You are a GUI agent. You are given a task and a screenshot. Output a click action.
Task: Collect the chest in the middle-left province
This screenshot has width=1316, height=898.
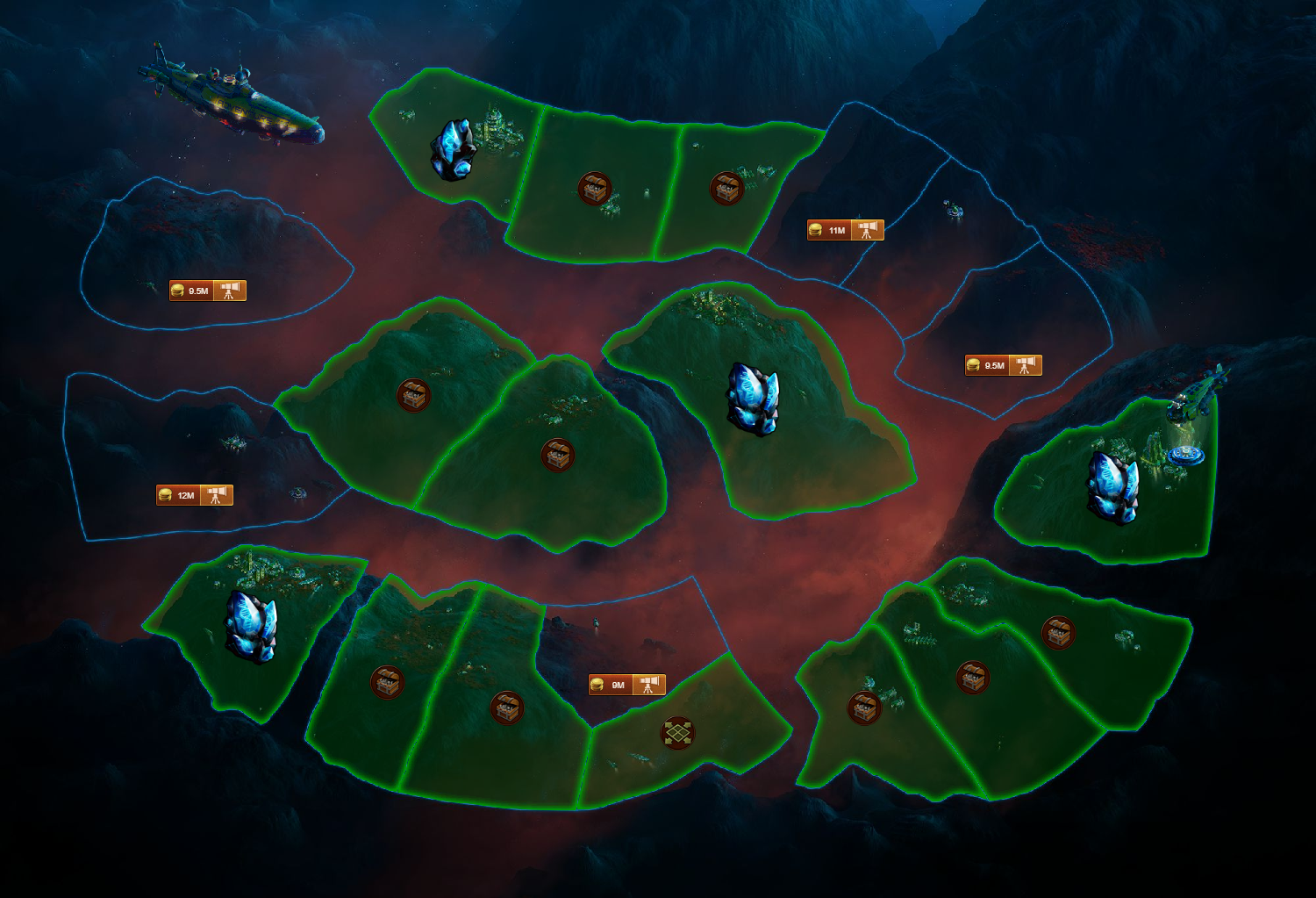click(411, 394)
